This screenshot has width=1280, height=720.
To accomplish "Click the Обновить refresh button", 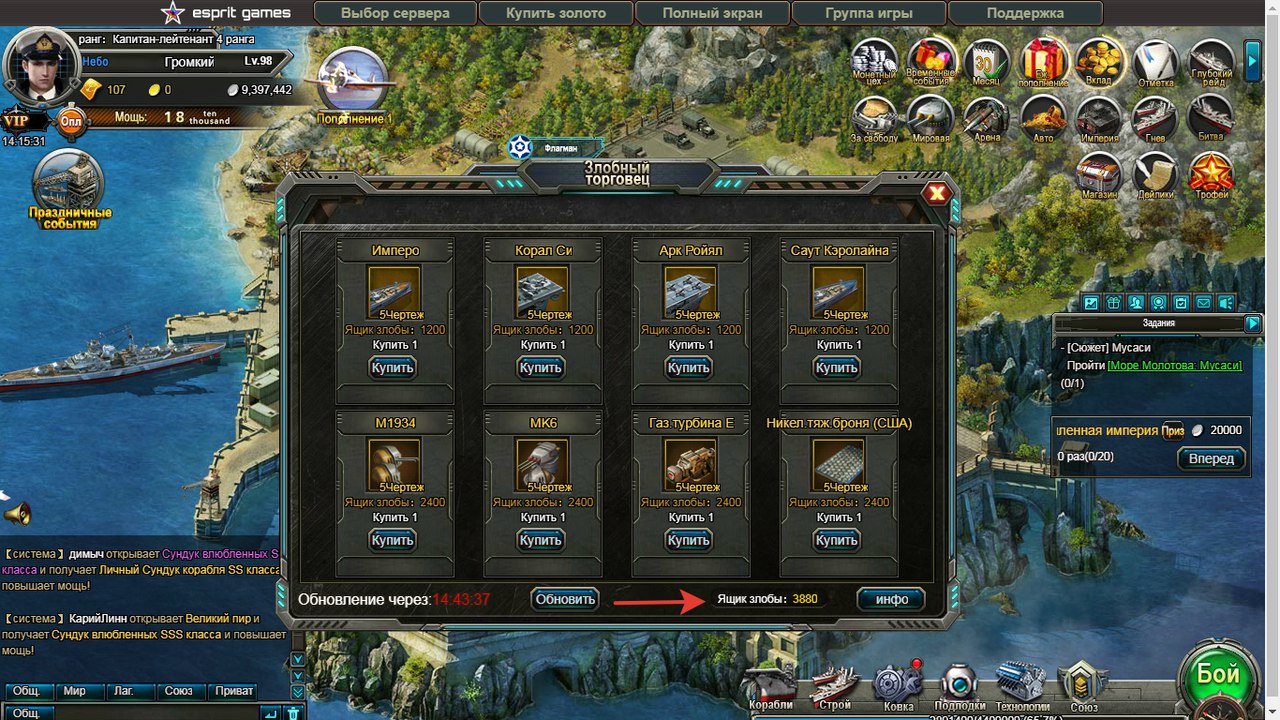I will (x=565, y=599).
